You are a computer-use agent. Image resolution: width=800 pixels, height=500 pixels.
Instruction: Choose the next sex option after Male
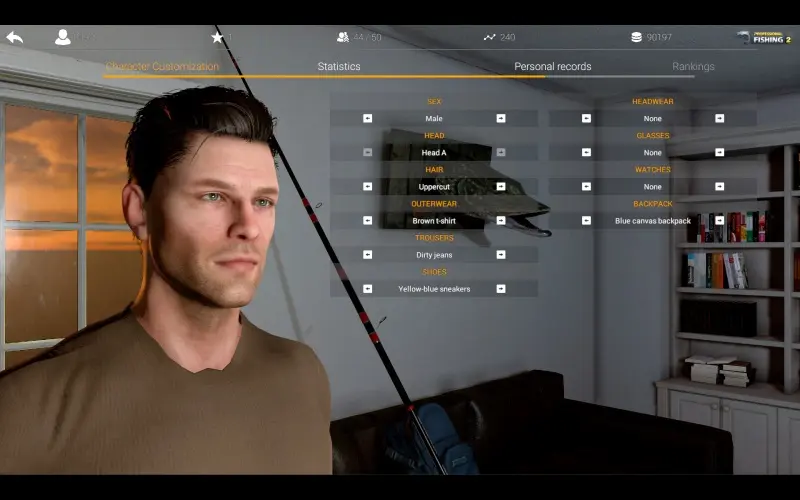(x=501, y=118)
